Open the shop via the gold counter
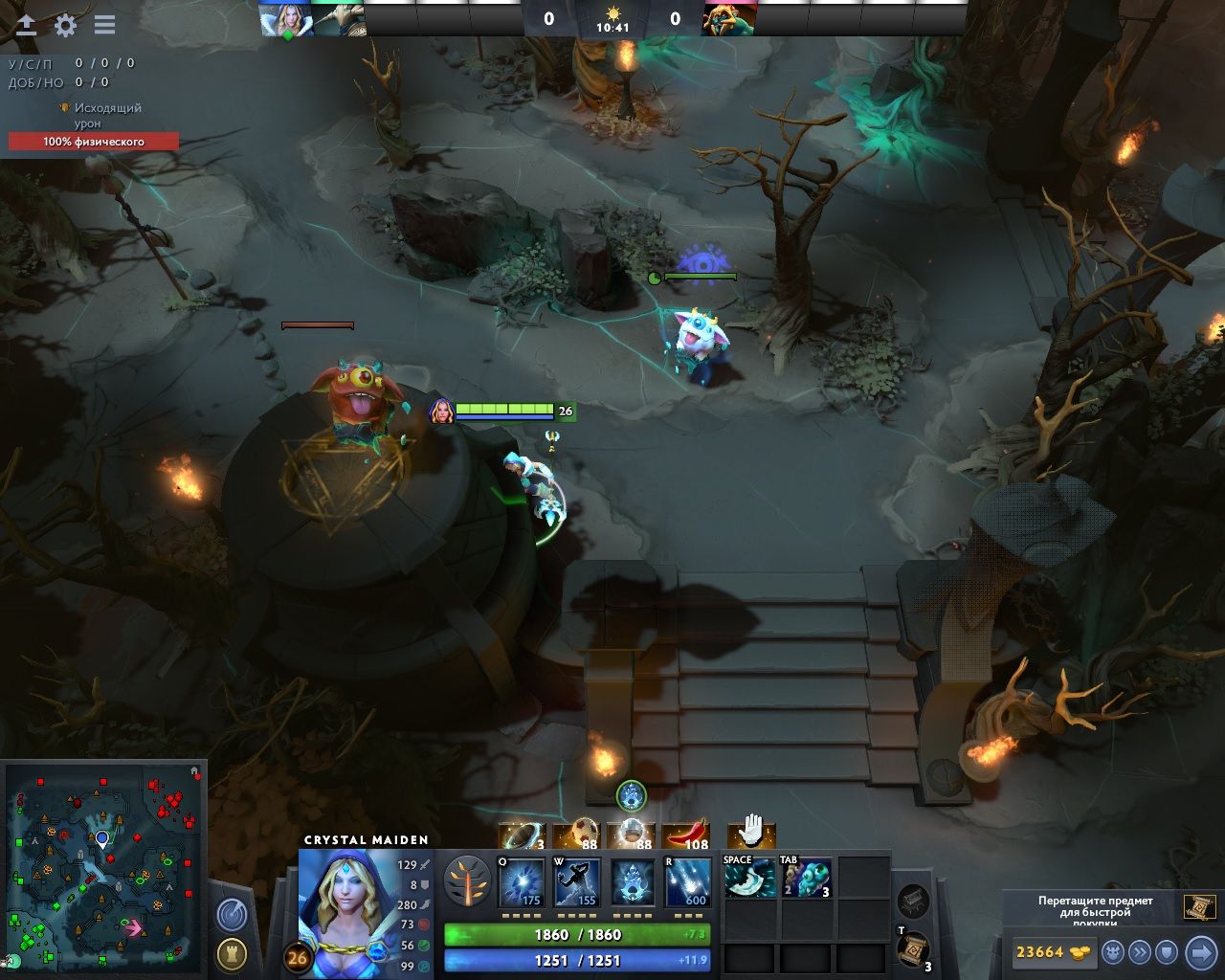The height and width of the screenshot is (980, 1225). (x=1051, y=952)
